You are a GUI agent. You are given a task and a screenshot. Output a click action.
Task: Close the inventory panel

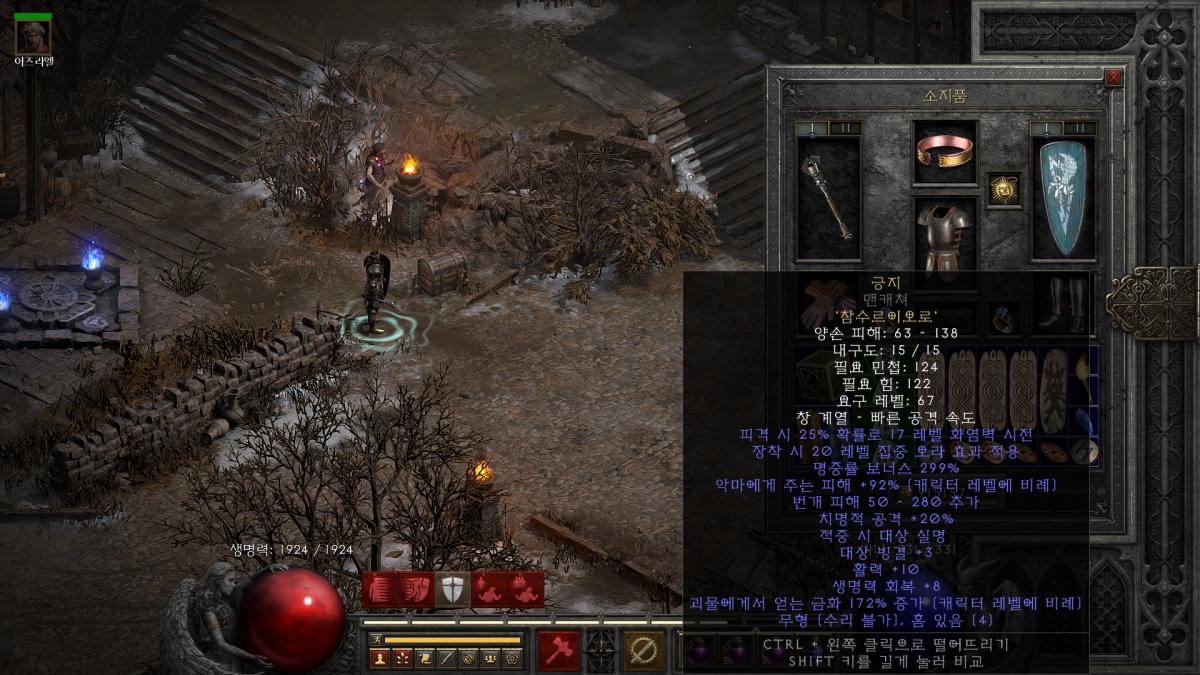(1114, 77)
